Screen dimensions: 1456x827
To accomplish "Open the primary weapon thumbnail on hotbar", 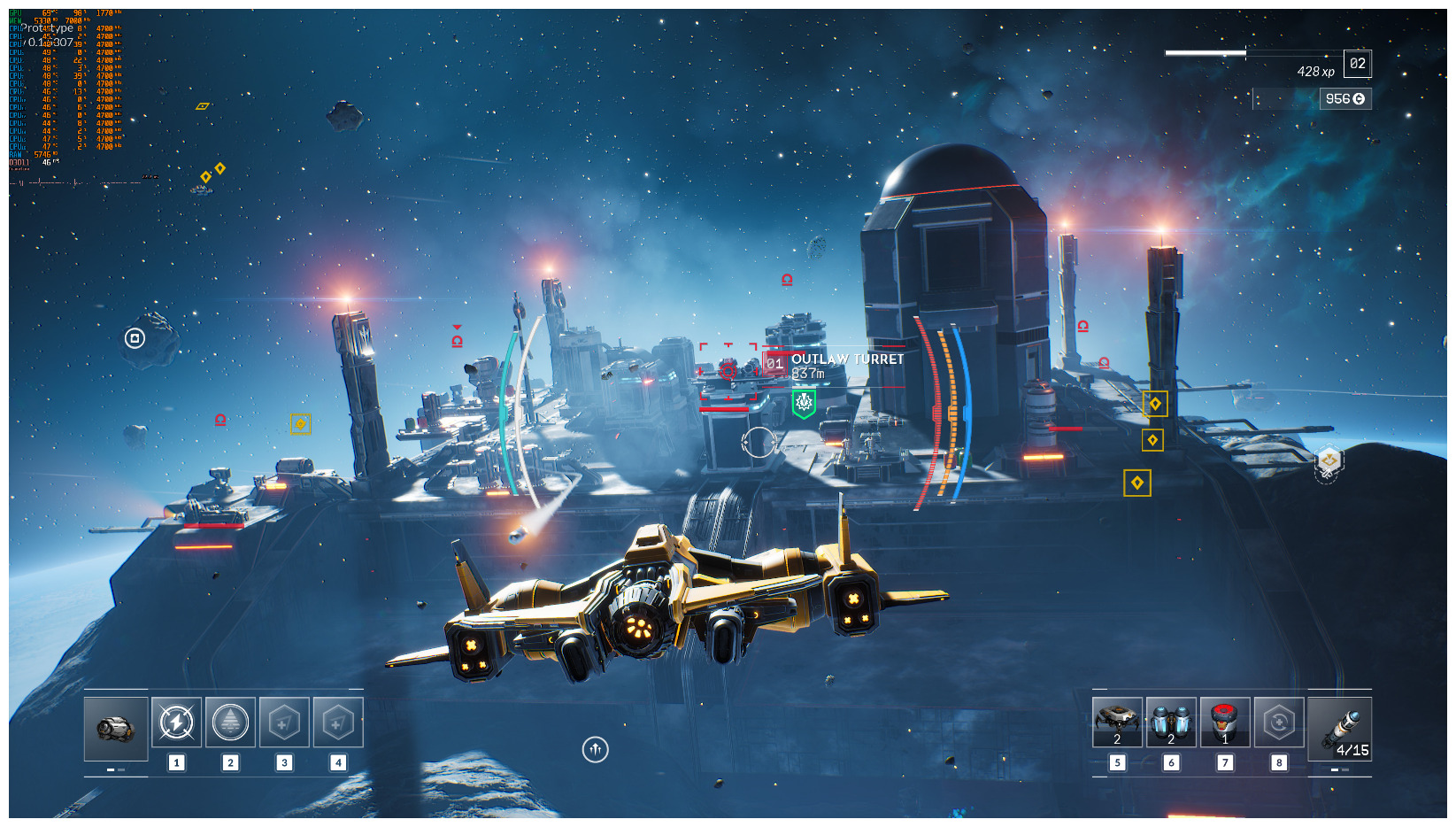I will [115, 729].
